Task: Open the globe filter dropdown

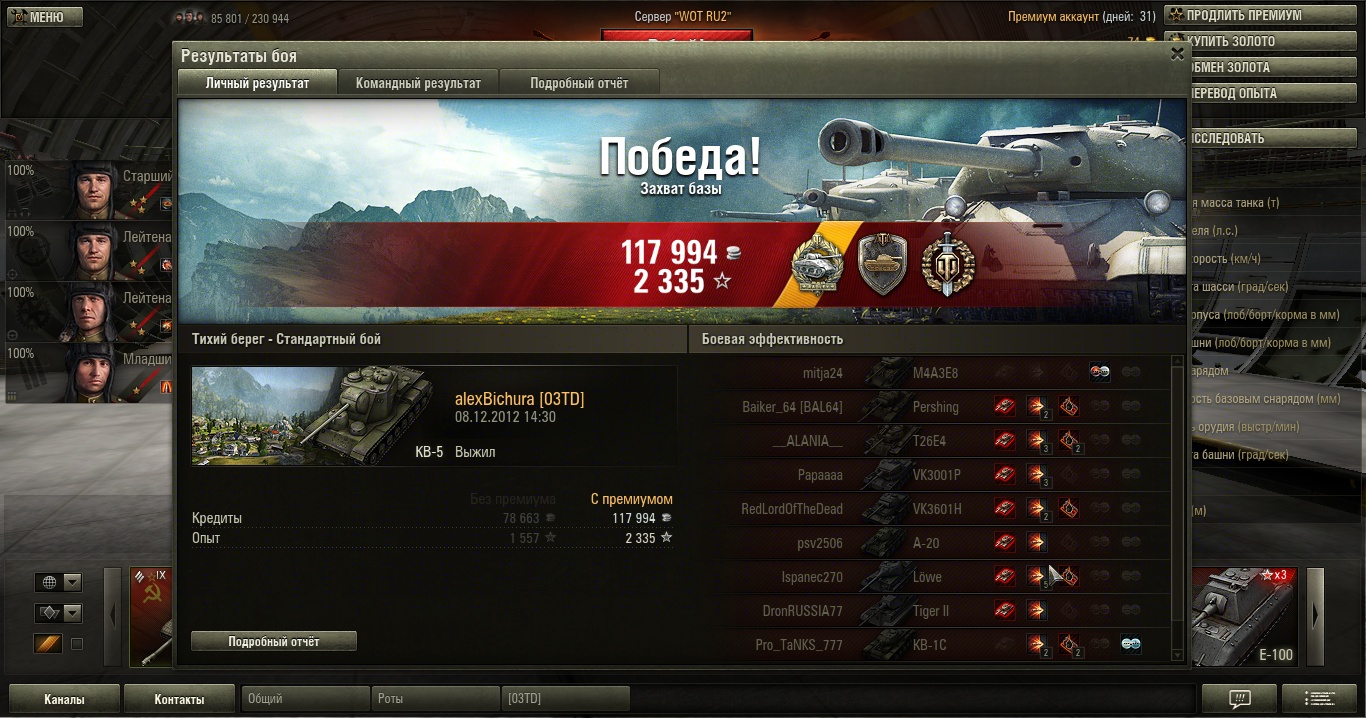Action: point(58,583)
